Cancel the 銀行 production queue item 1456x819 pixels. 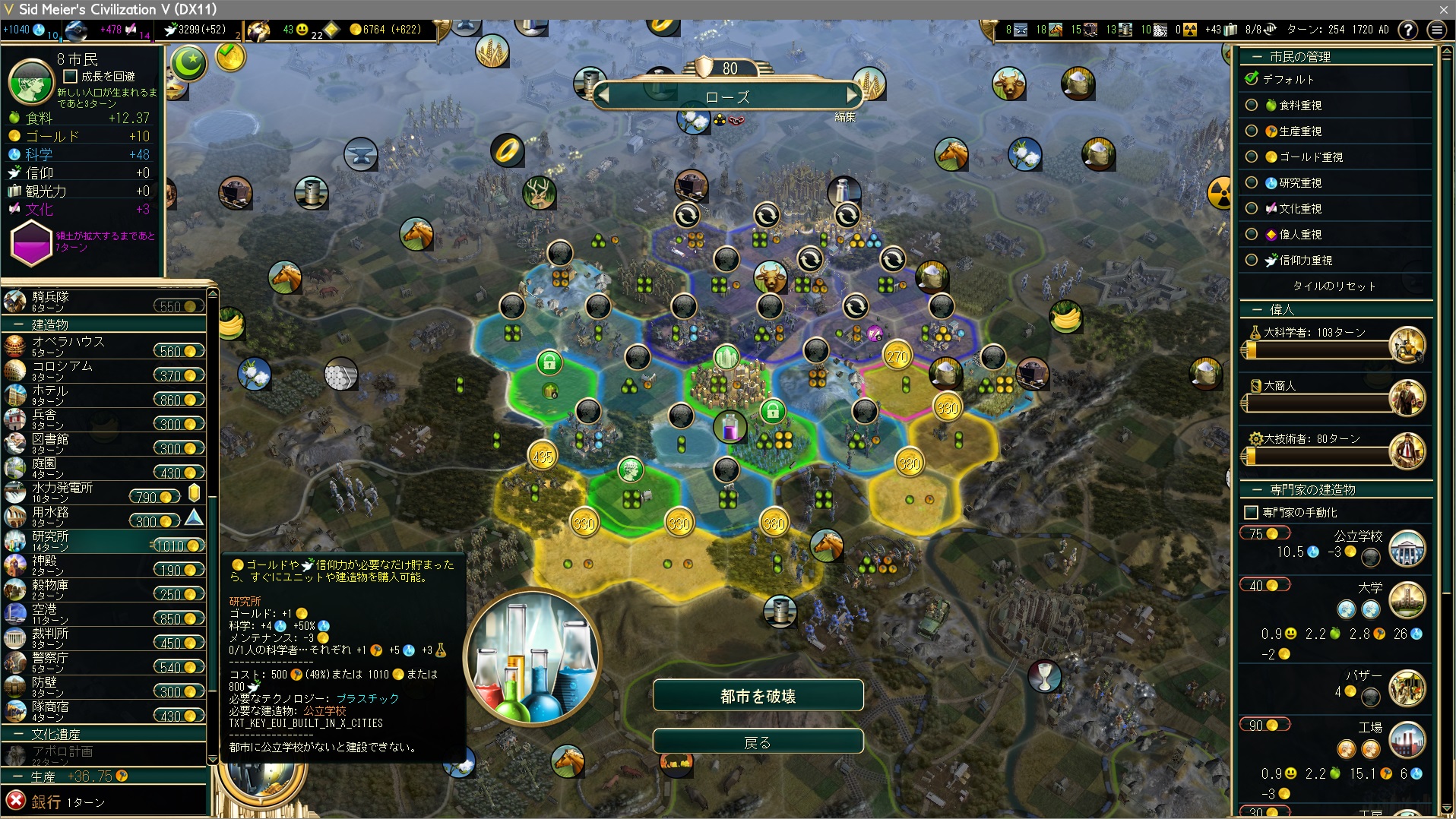16,801
